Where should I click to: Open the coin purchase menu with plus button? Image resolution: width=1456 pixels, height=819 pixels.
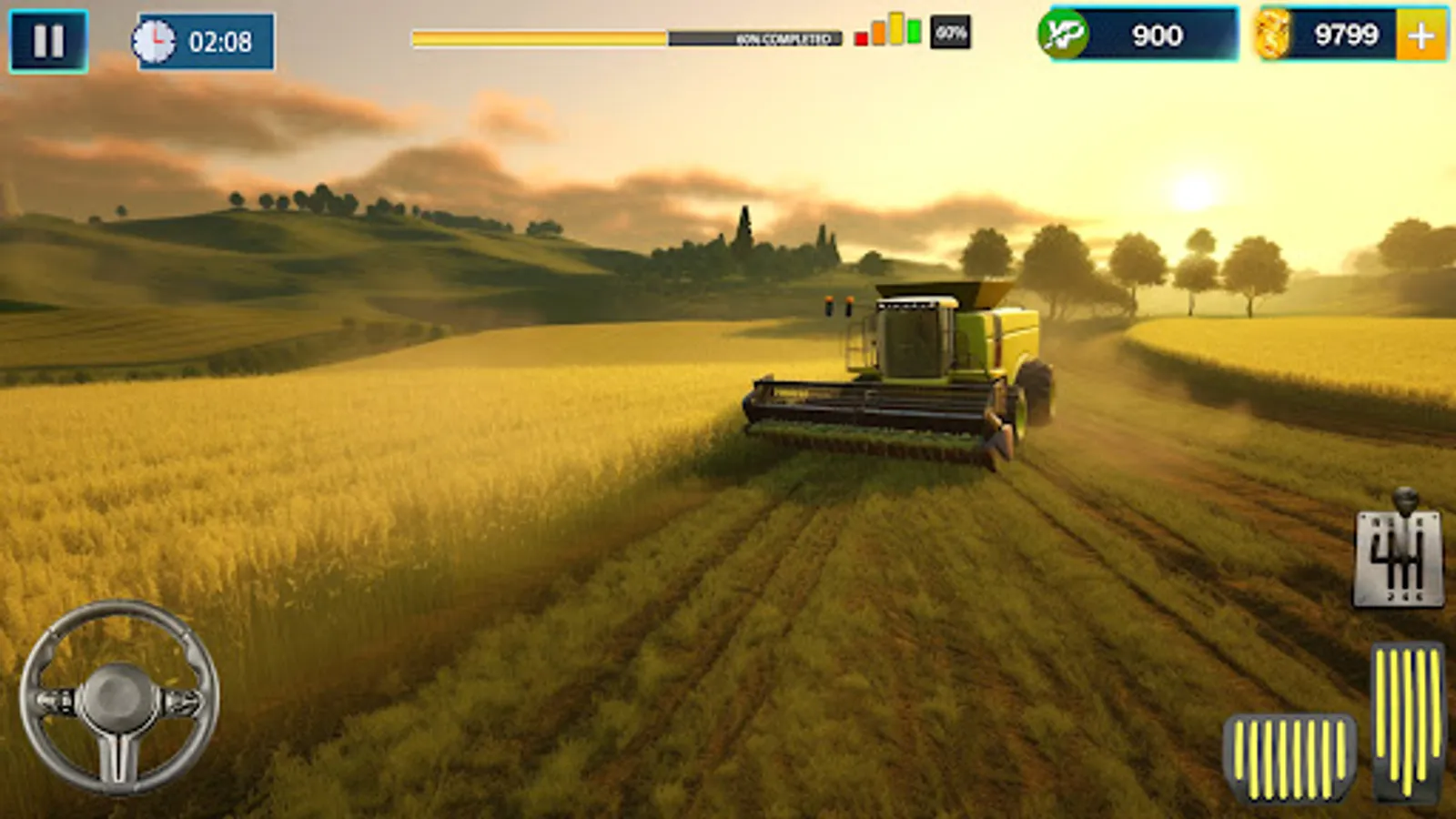pyautogui.click(x=1421, y=36)
